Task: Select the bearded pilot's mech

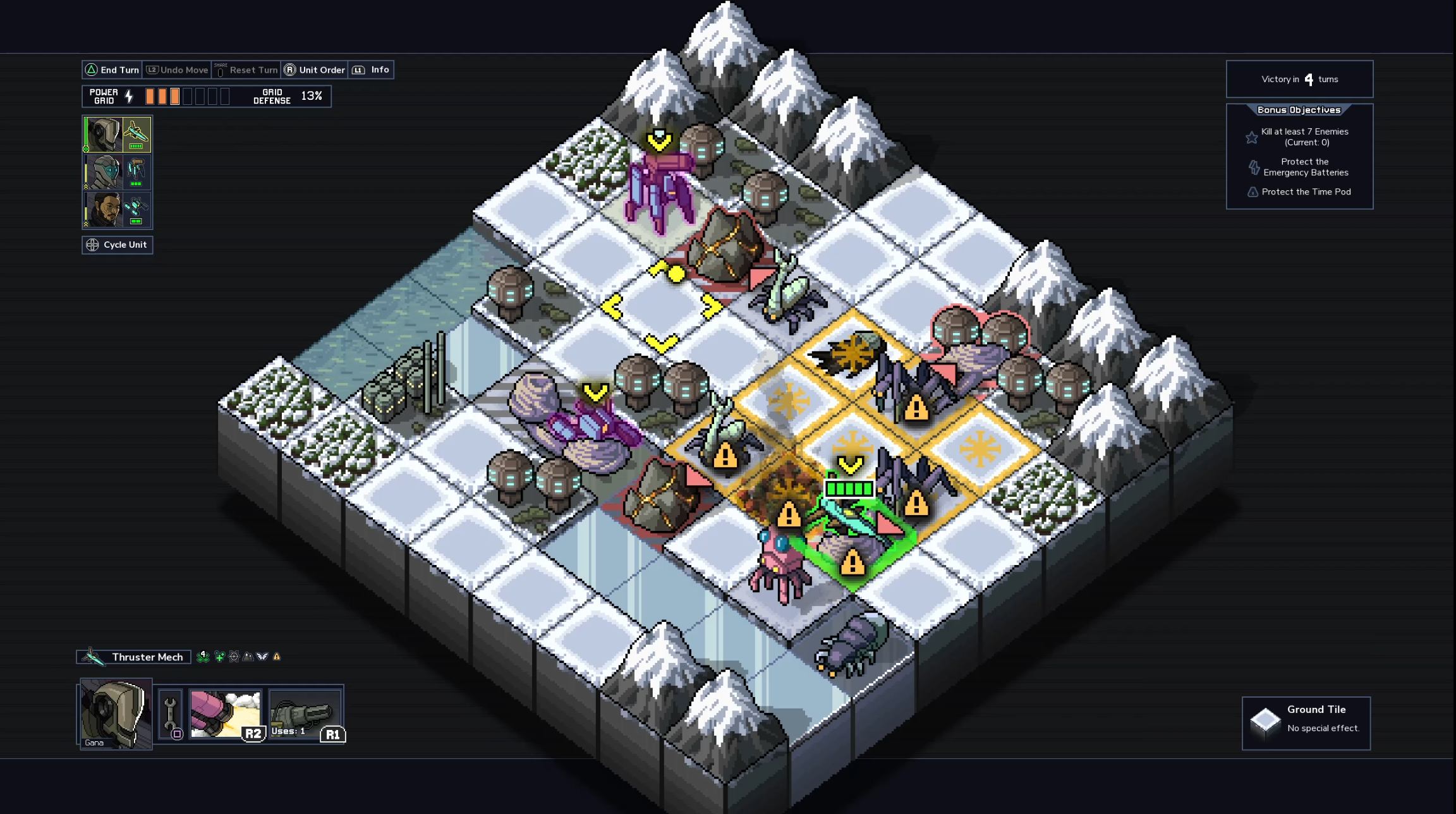Action: [117, 210]
